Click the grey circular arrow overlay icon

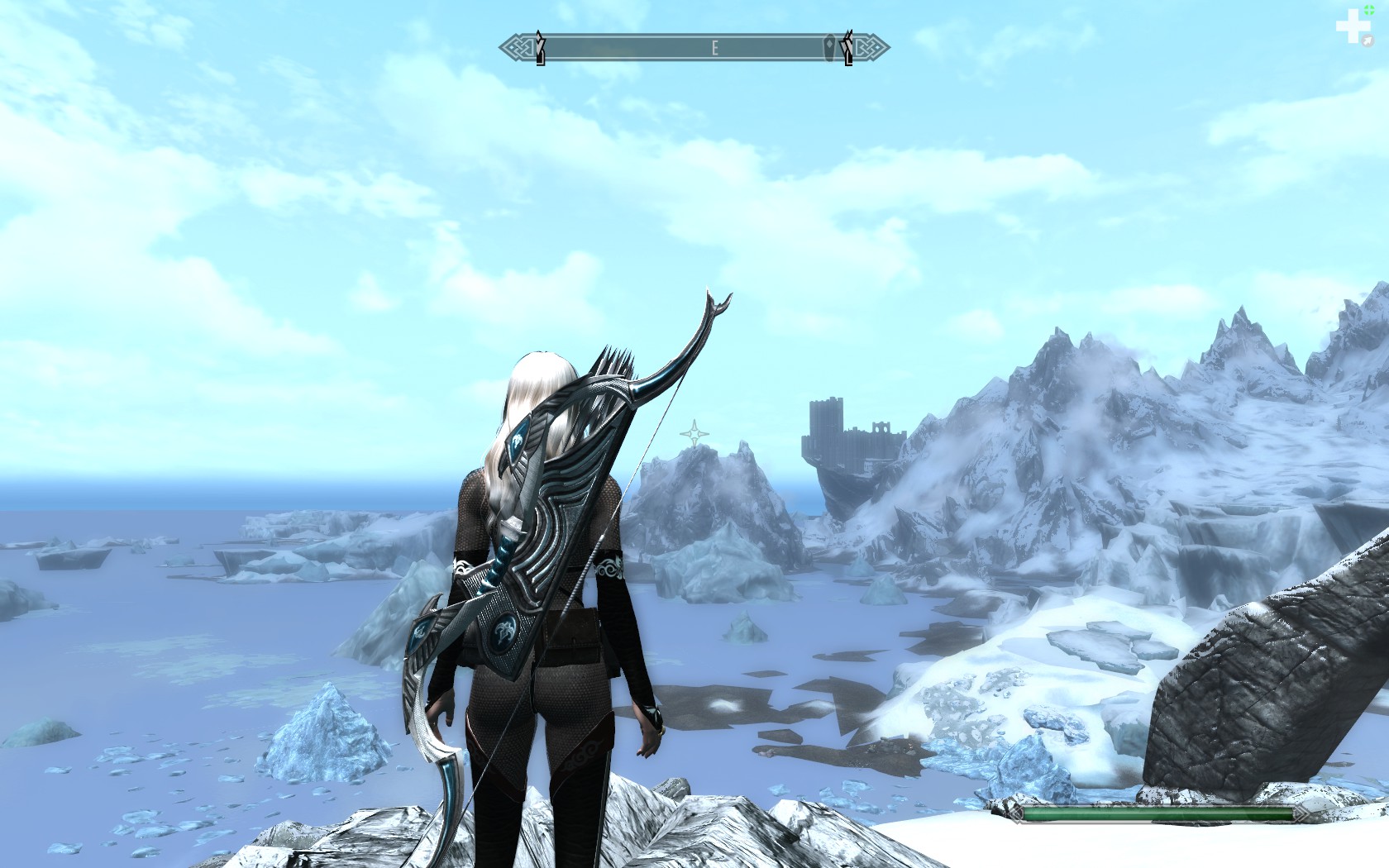tap(1368, 41)
